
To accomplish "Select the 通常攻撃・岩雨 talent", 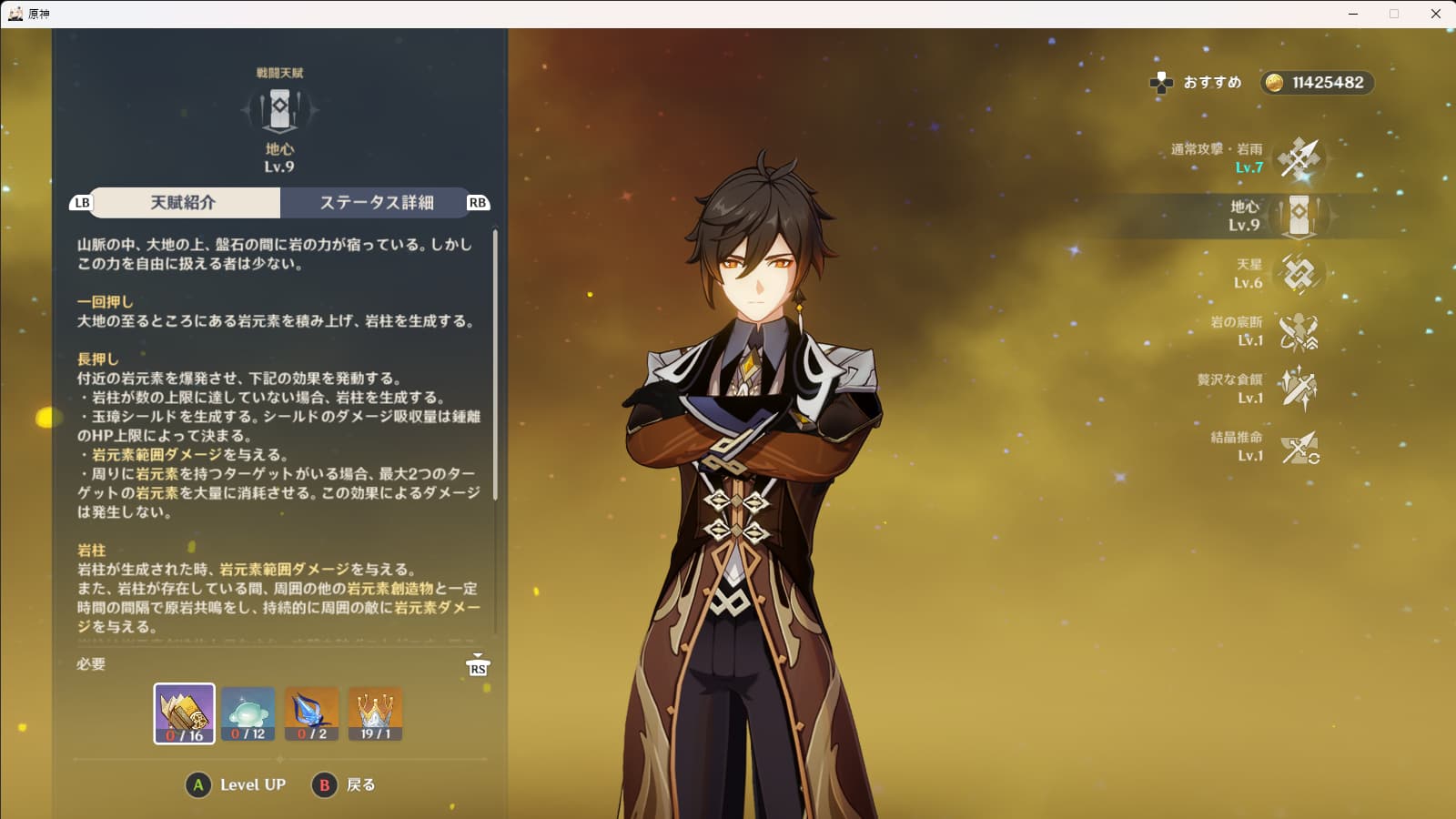I will click(x=1298, y=158).
